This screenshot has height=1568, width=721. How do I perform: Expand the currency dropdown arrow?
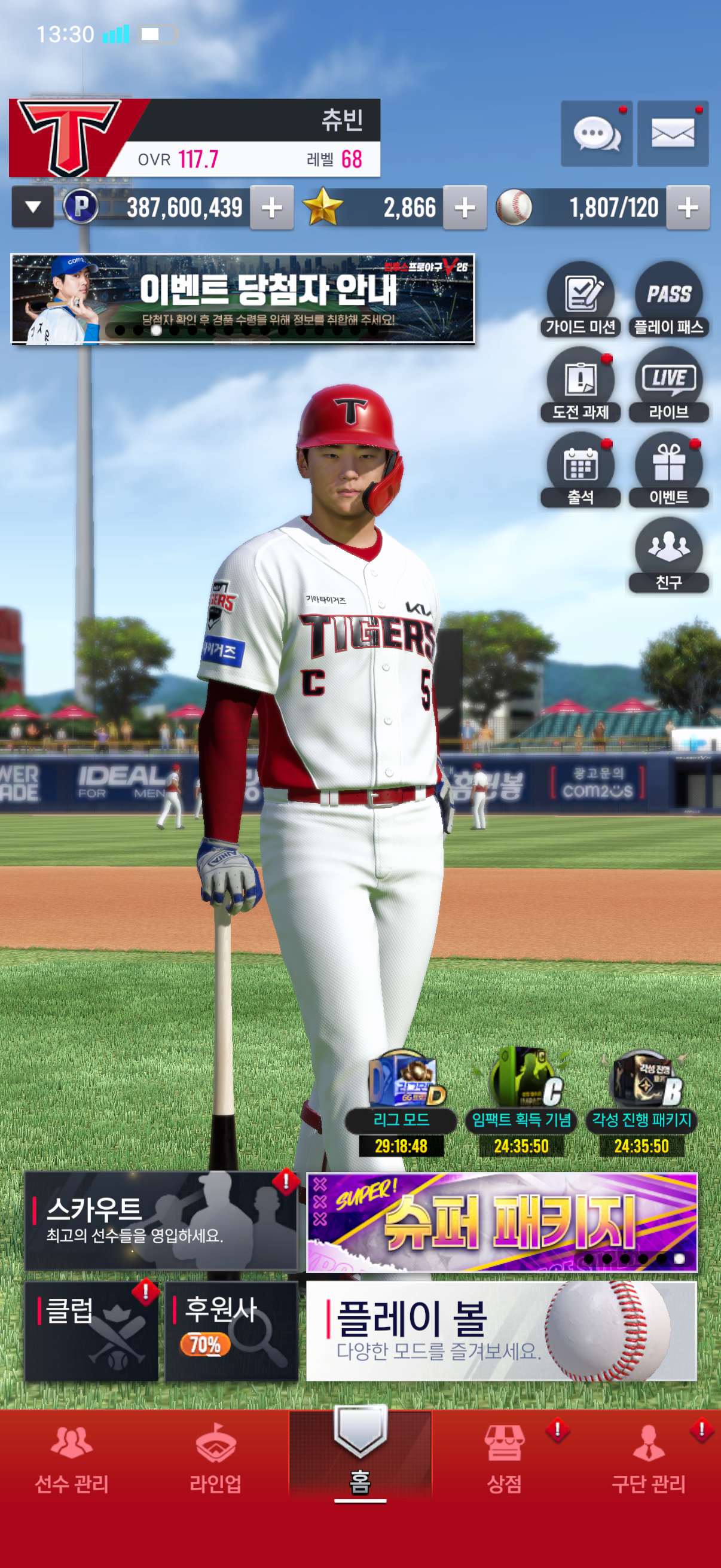(33, 207)
